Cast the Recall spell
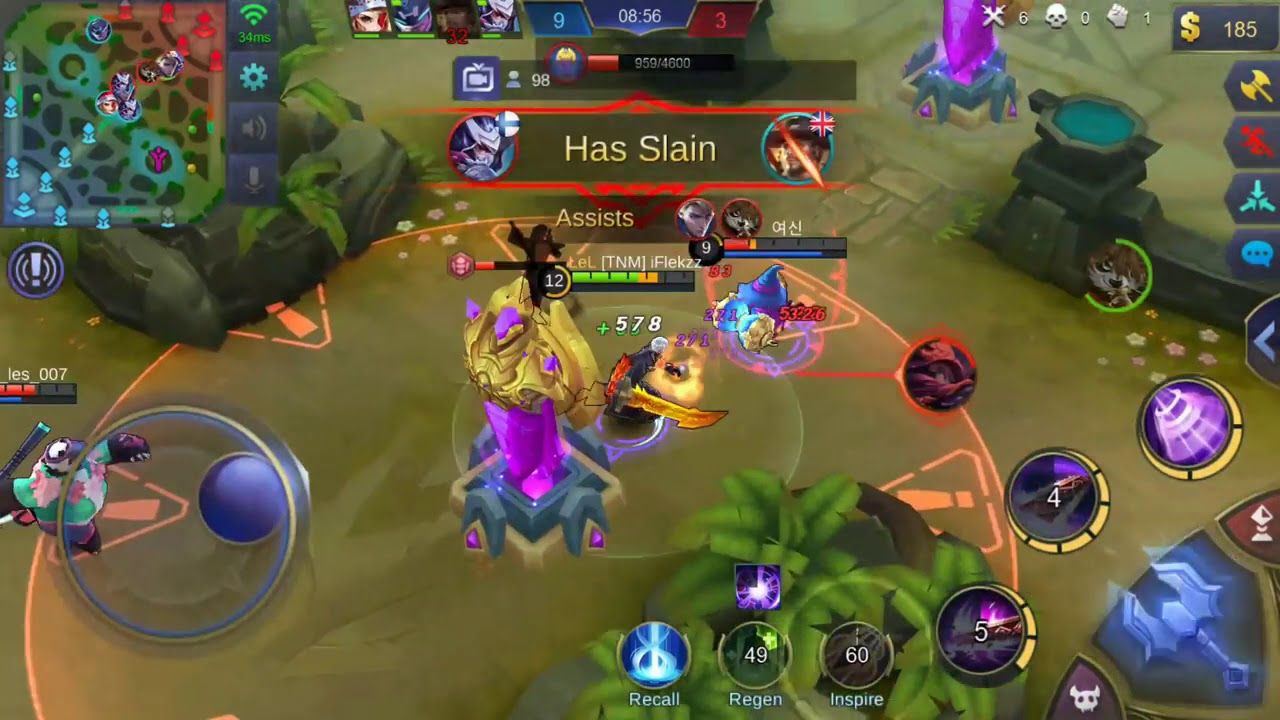This screenshot has height=720, width=1280. click(x=654, y=657)
